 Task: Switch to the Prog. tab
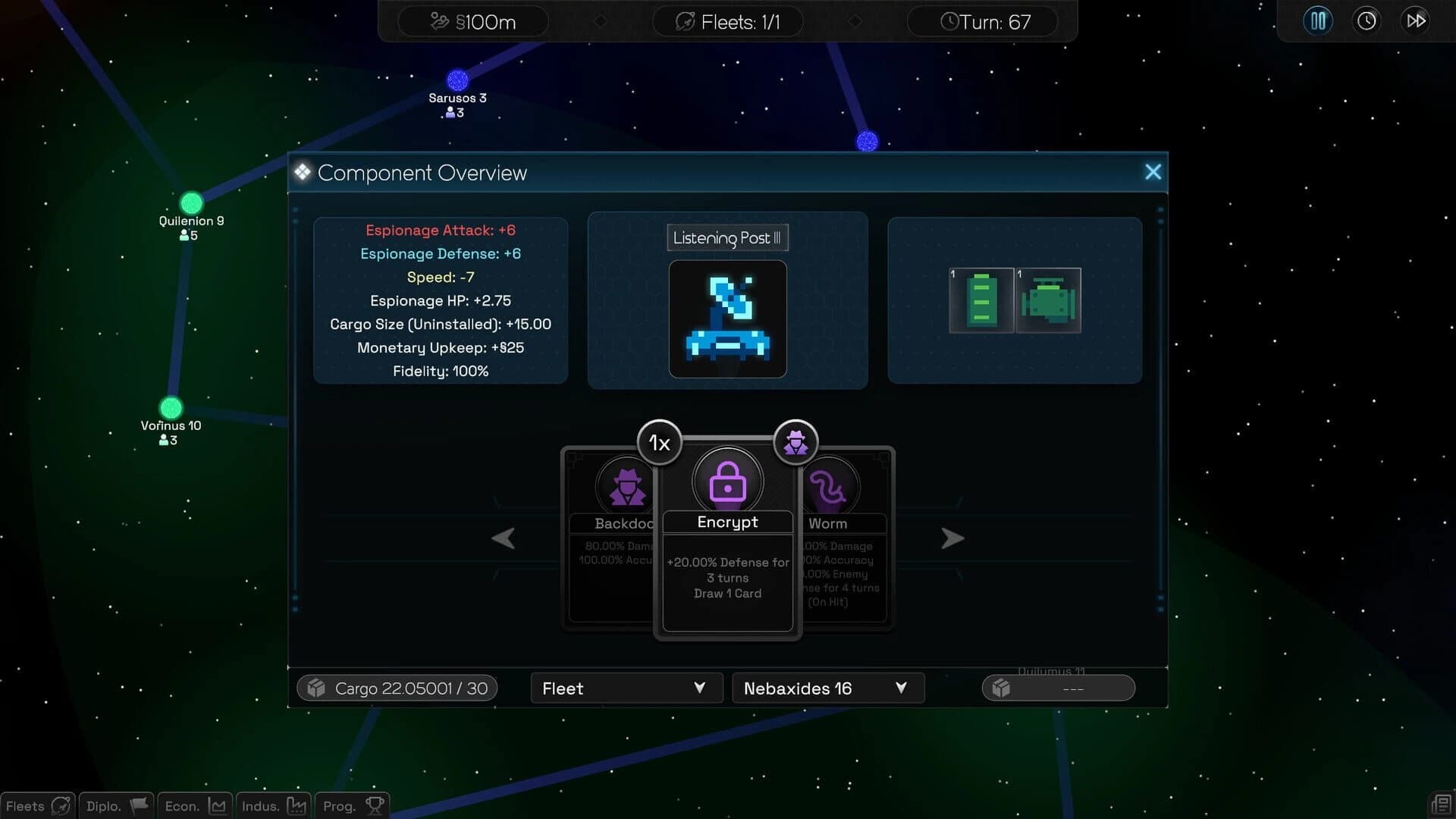(x=350, y=805)
